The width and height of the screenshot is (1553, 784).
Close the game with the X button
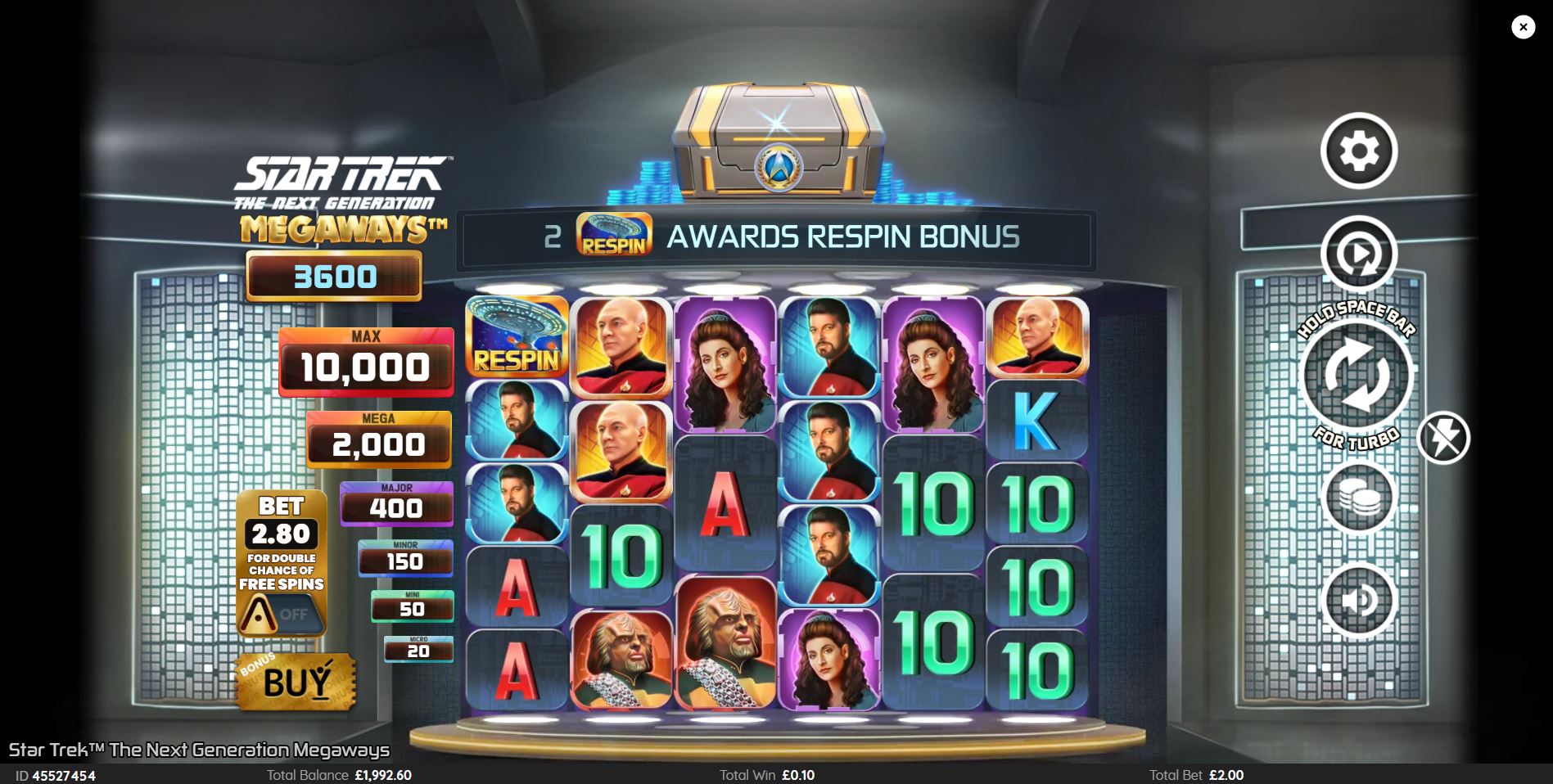[1523, 26]
